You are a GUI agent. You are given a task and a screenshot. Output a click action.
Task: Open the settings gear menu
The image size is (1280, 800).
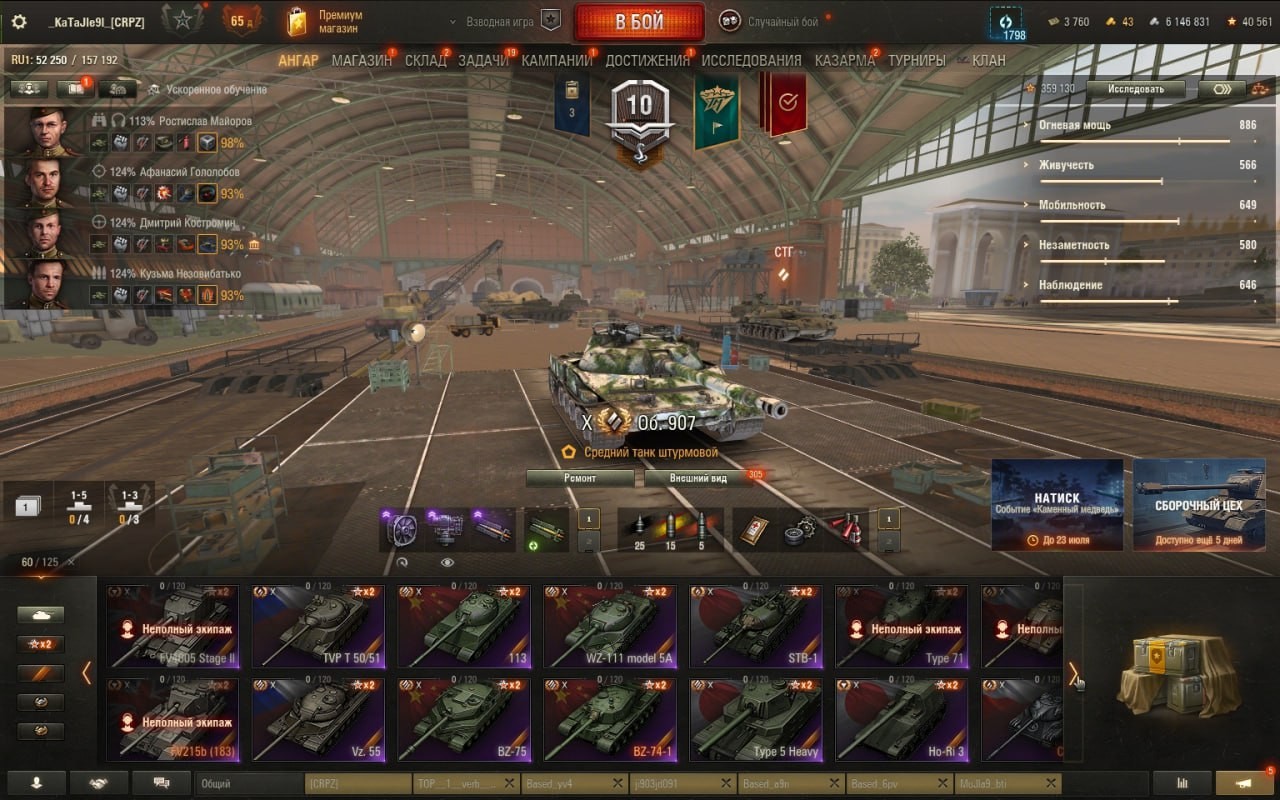pos(18,22)
